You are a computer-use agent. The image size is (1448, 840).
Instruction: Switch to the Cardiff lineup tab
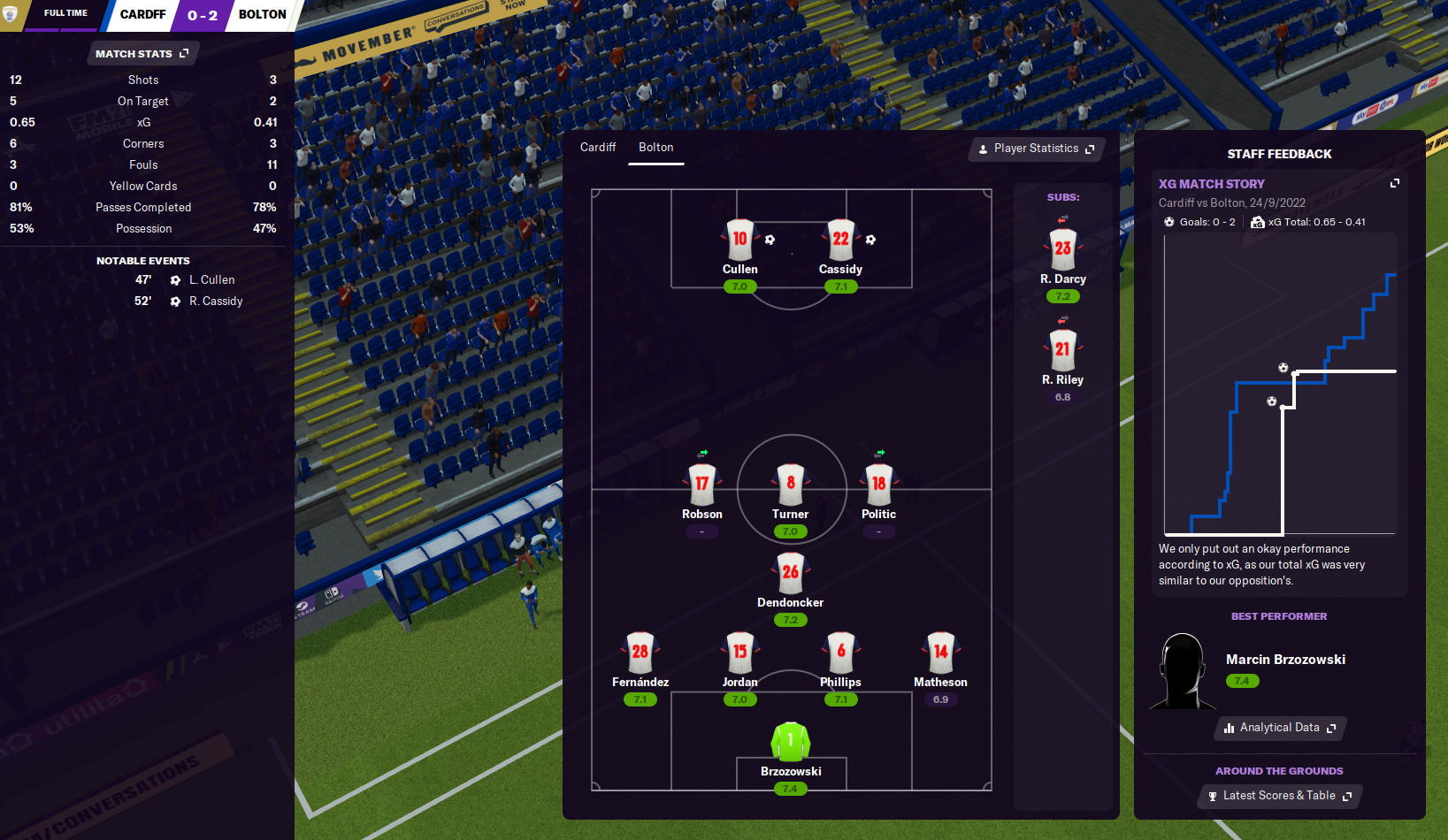coord(598,148)
